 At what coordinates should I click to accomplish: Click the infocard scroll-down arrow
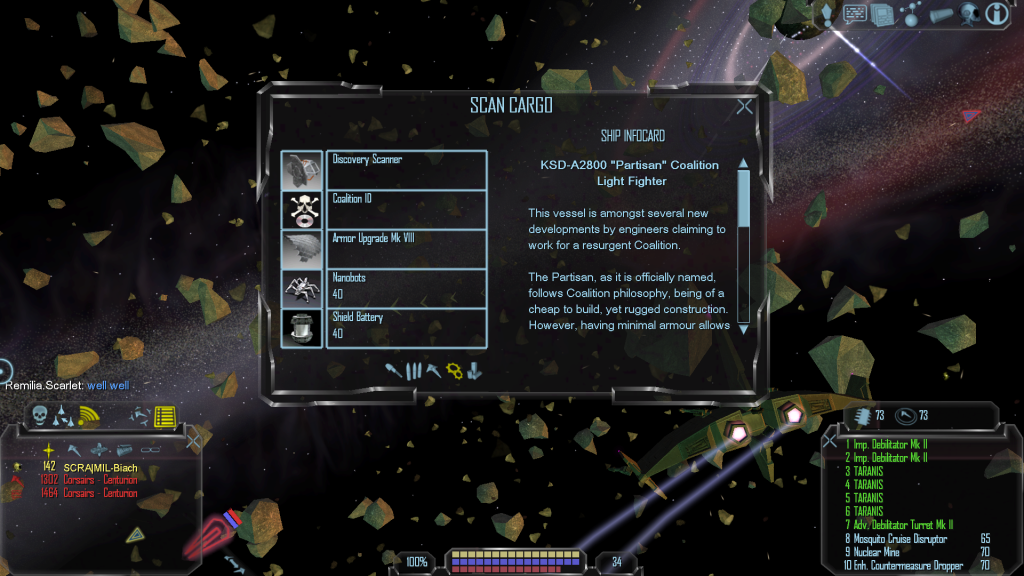(743, 329)
